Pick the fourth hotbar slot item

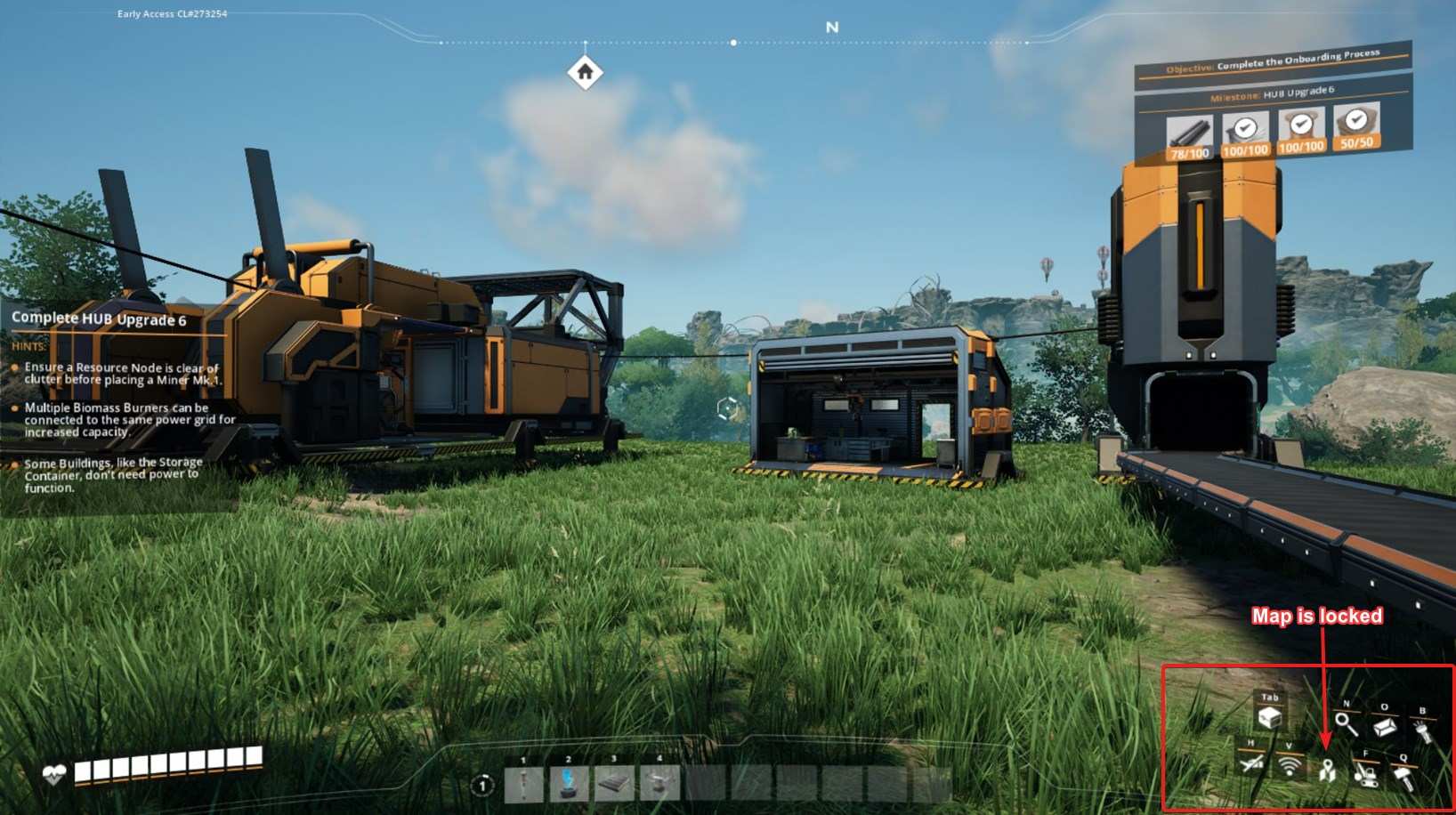pyautogui.click(x=659, y=784)
